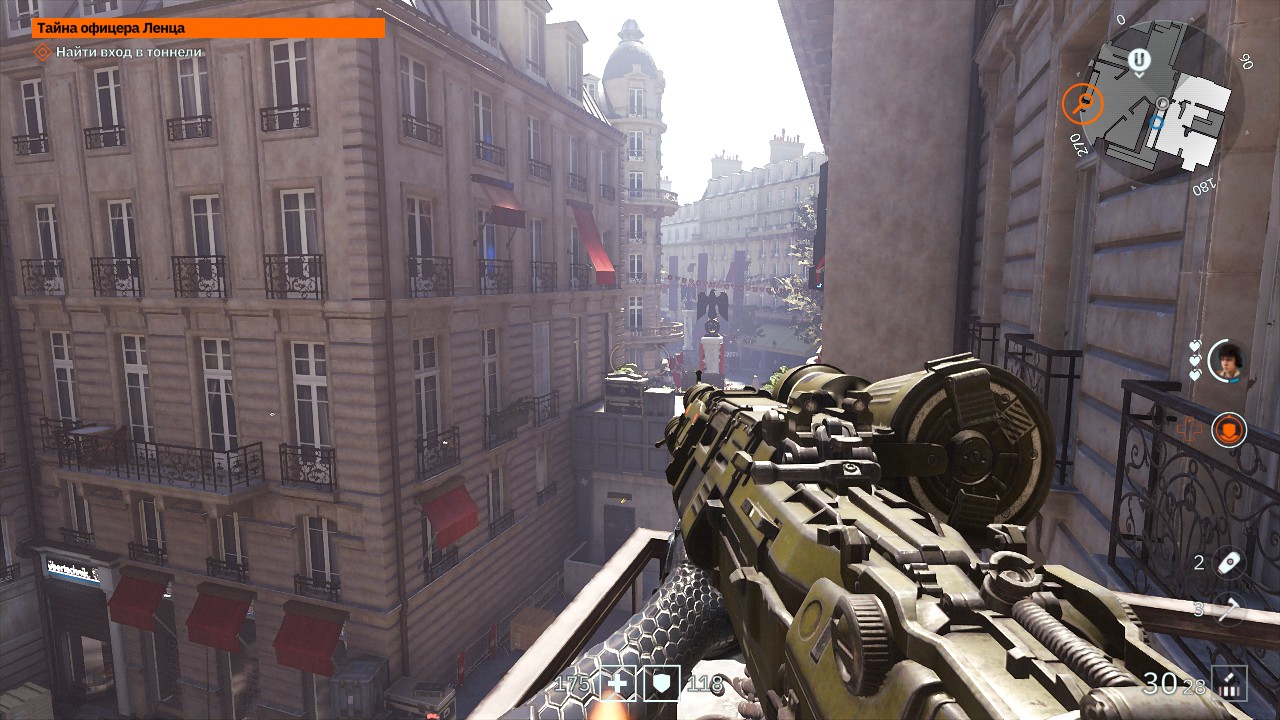
Task: Select the tunnel entrance objective line
Action: point(128,52)
